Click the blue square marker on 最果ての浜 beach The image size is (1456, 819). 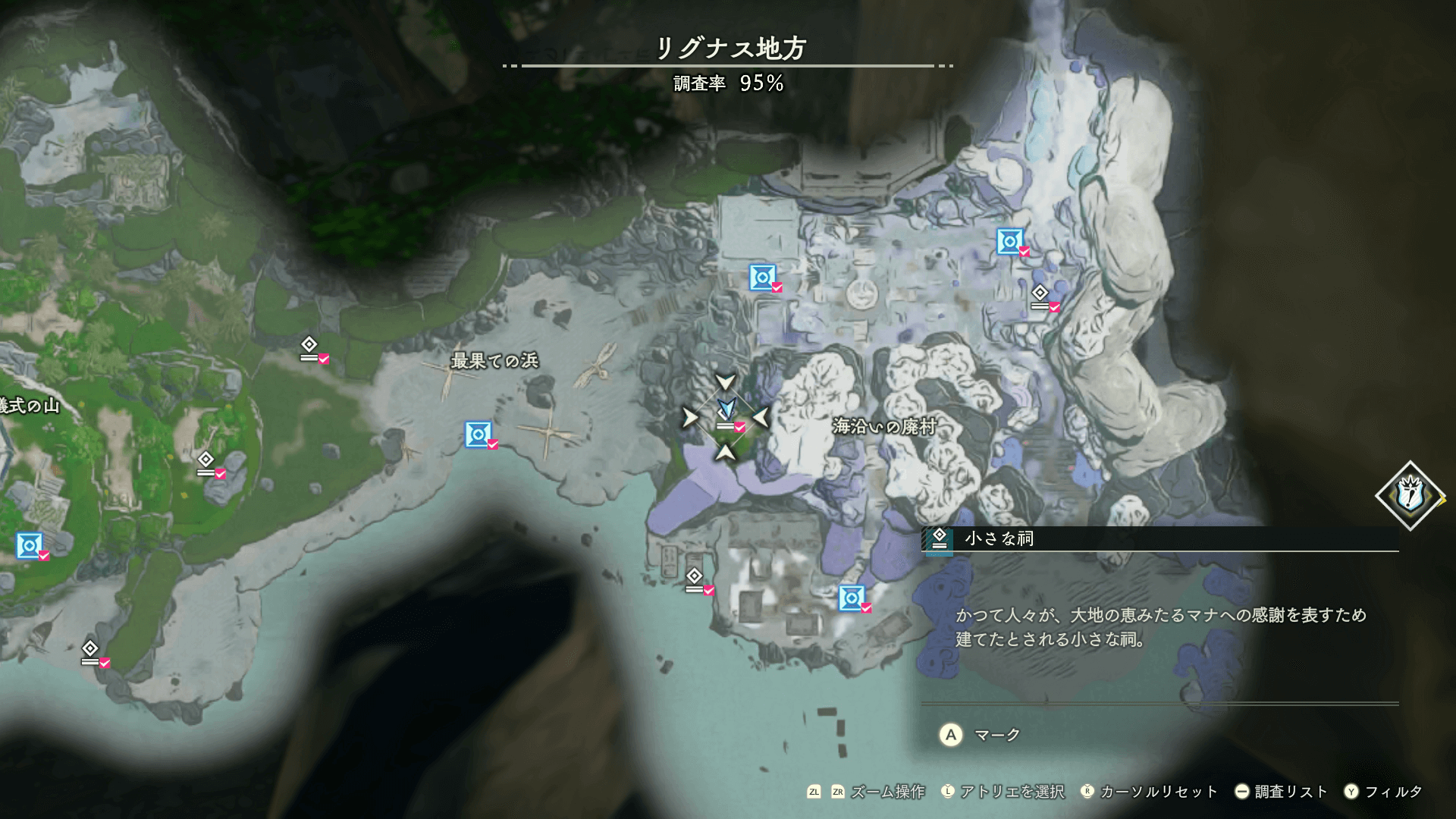[479, 435]
